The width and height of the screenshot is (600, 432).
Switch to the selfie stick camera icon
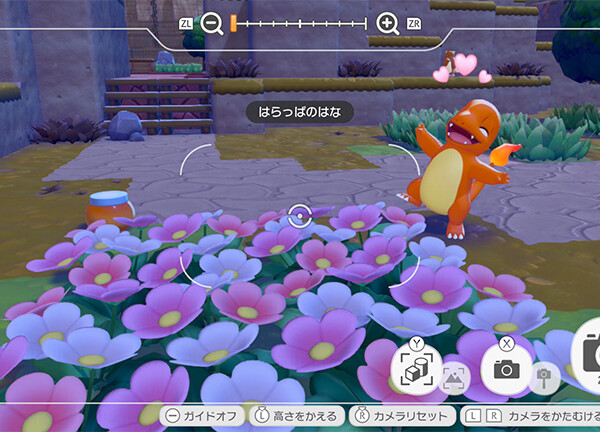click(545, 375)
